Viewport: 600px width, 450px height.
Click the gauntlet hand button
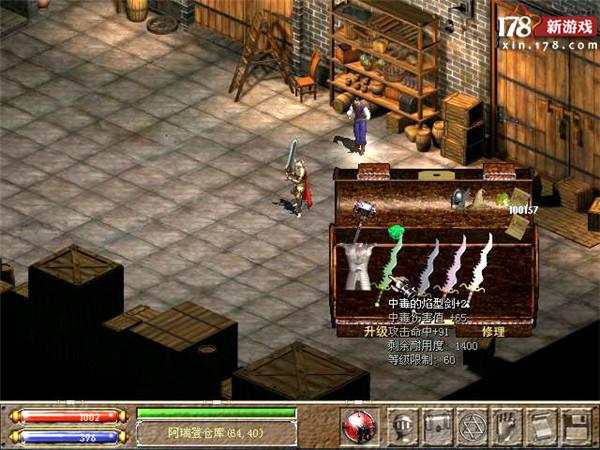tap(506, 425)
